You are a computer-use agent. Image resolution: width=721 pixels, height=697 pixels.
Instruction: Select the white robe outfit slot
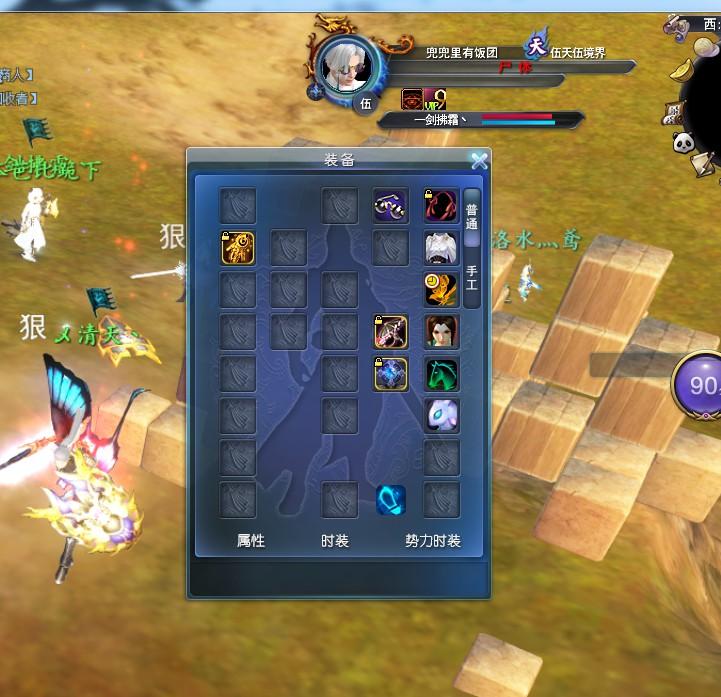tap(441, 248)
